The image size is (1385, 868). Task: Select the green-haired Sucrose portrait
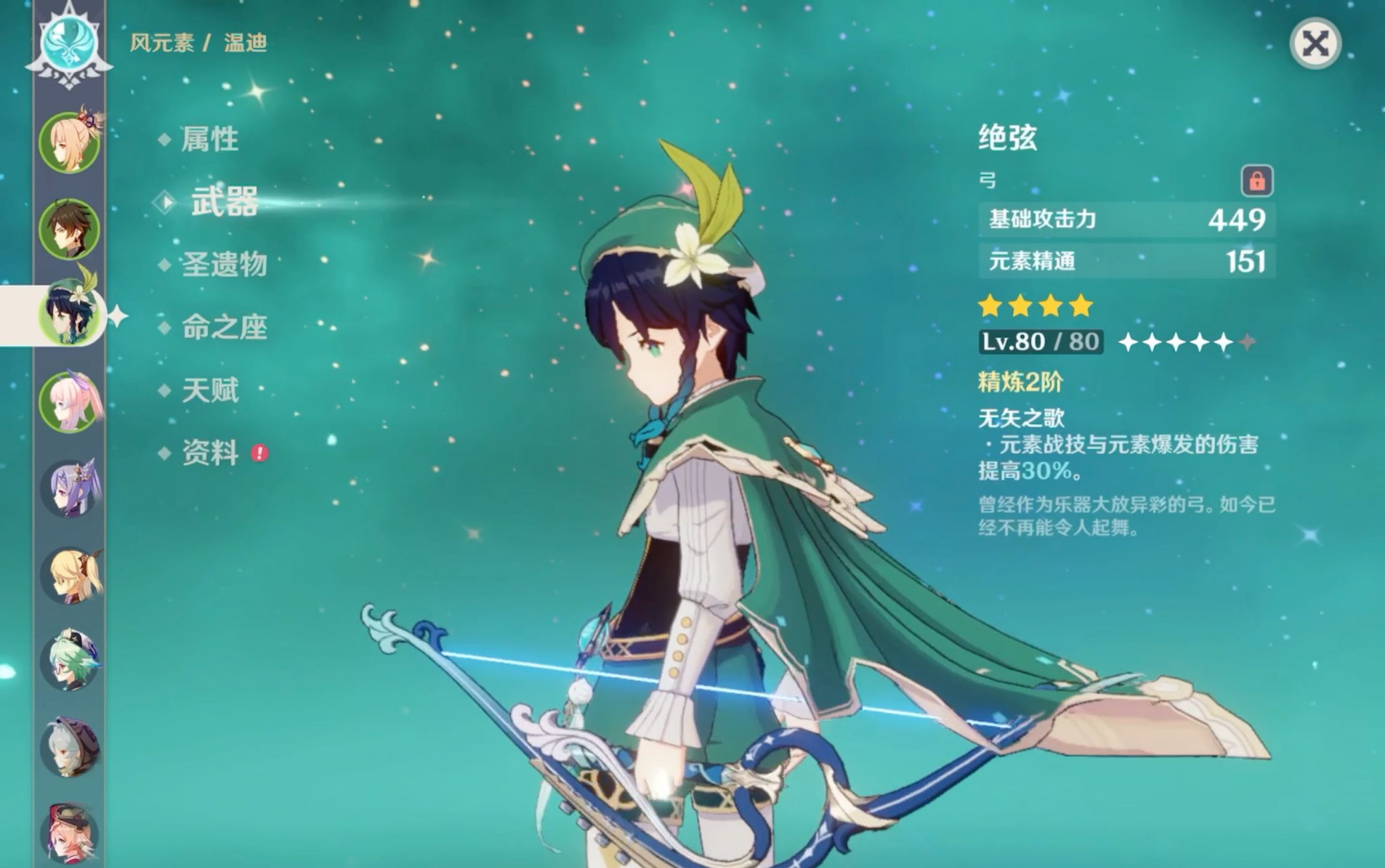[x=70, y=661]
